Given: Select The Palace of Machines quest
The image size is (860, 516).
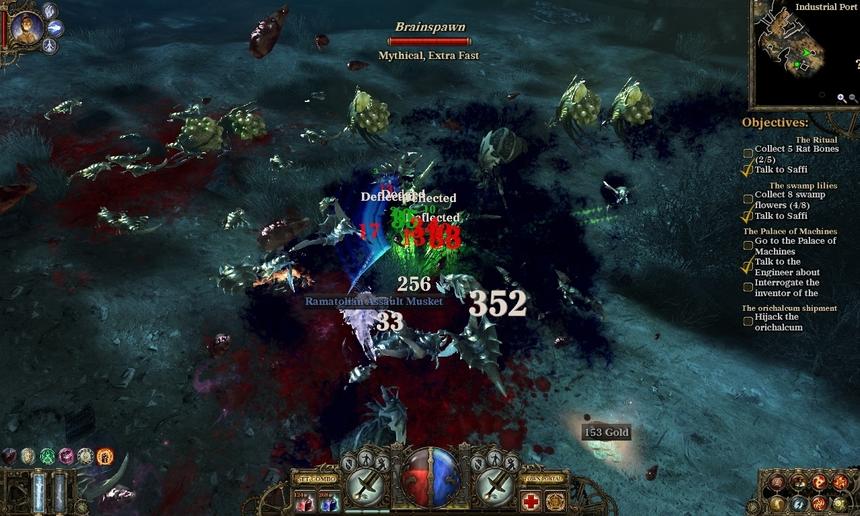Looking at the screenshot, I should (x=789, y=231).
